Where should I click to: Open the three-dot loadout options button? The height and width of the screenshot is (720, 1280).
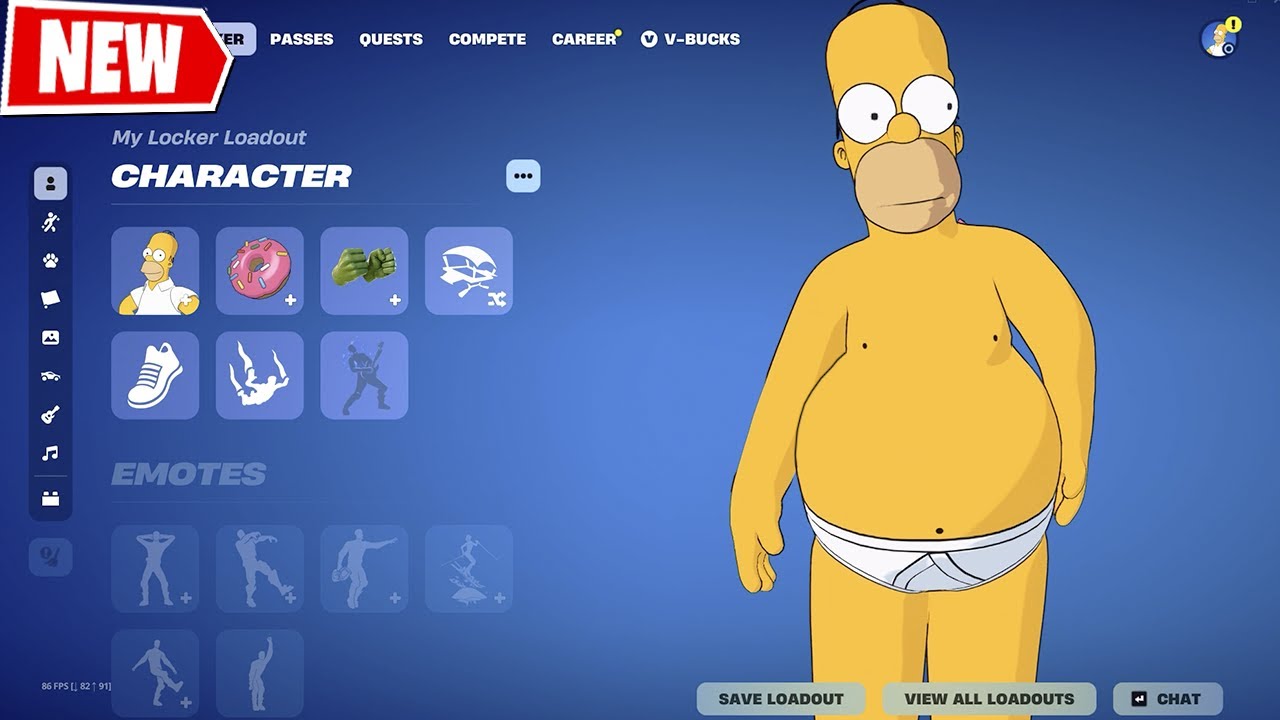click(523, 176)
